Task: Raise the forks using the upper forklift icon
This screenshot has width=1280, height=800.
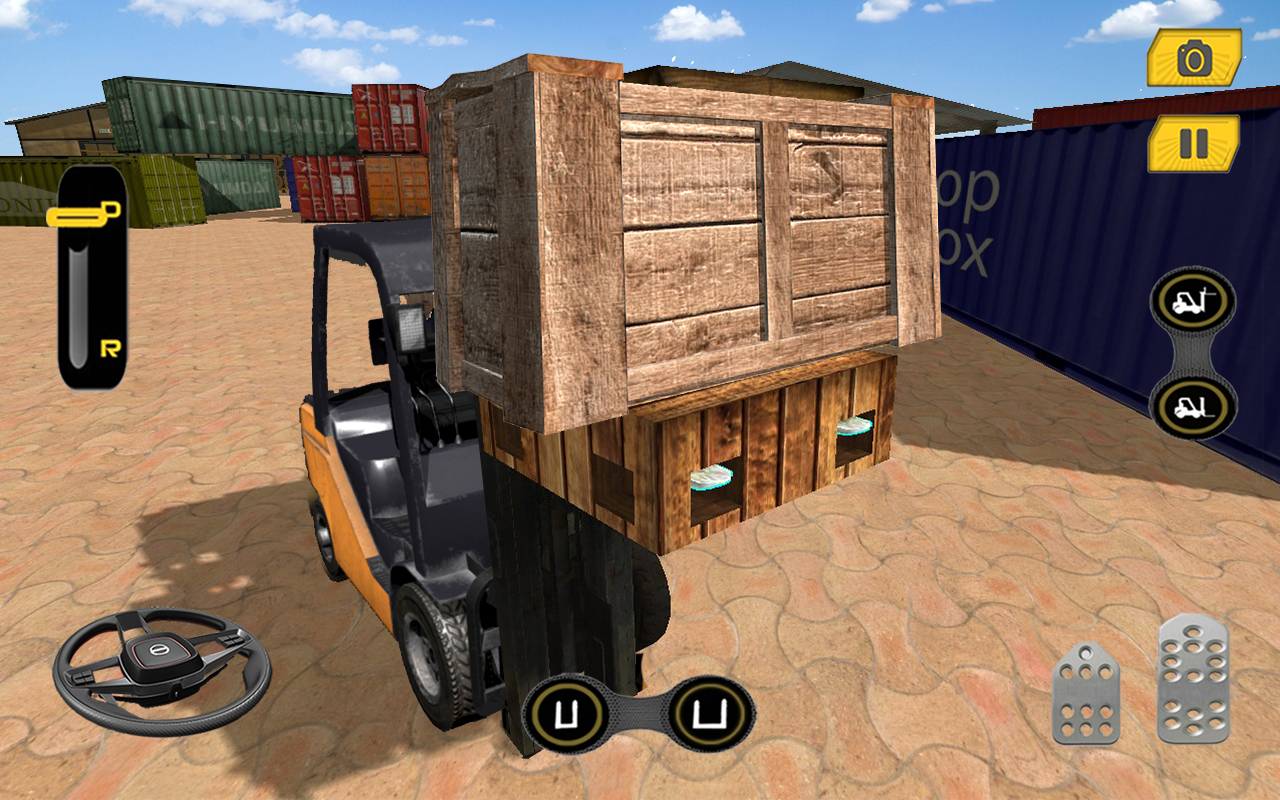Action: tap(1190, 300)
